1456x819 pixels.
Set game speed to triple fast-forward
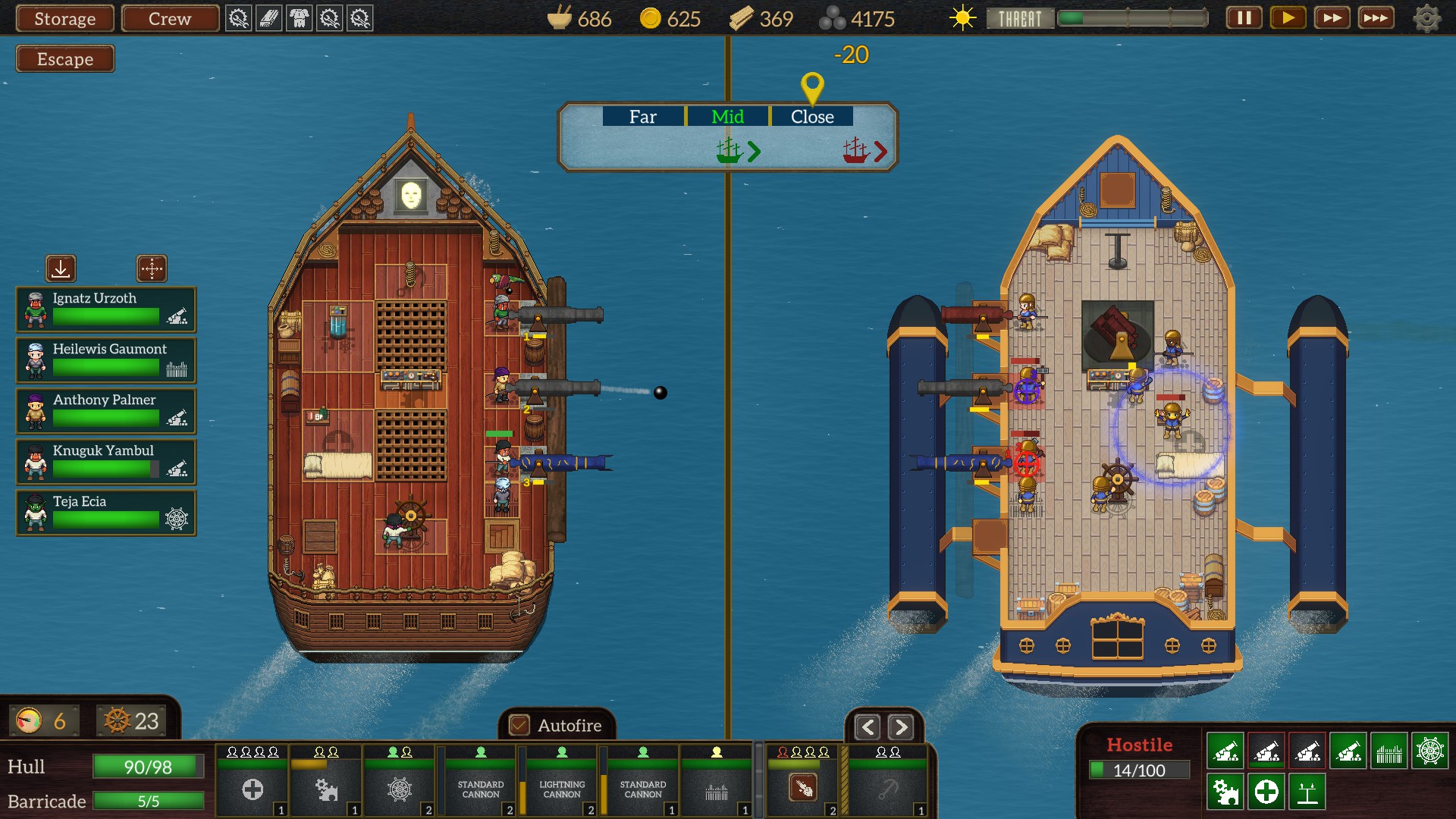[1376, 18]
